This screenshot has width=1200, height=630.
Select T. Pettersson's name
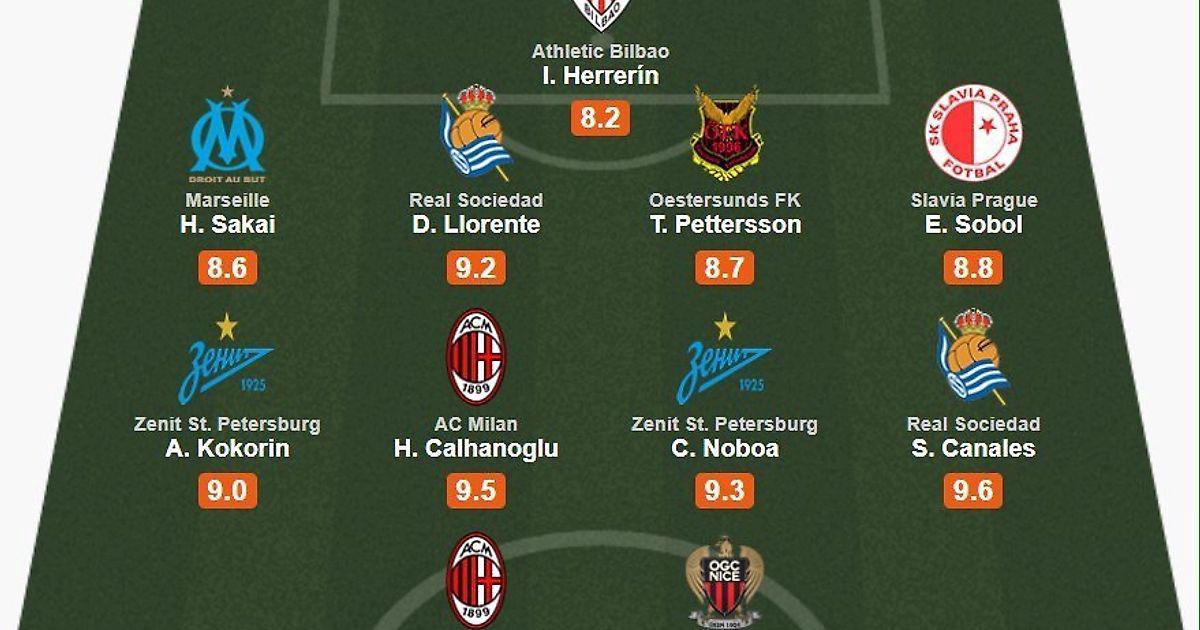pyautogui.click(x=725, y=224)
